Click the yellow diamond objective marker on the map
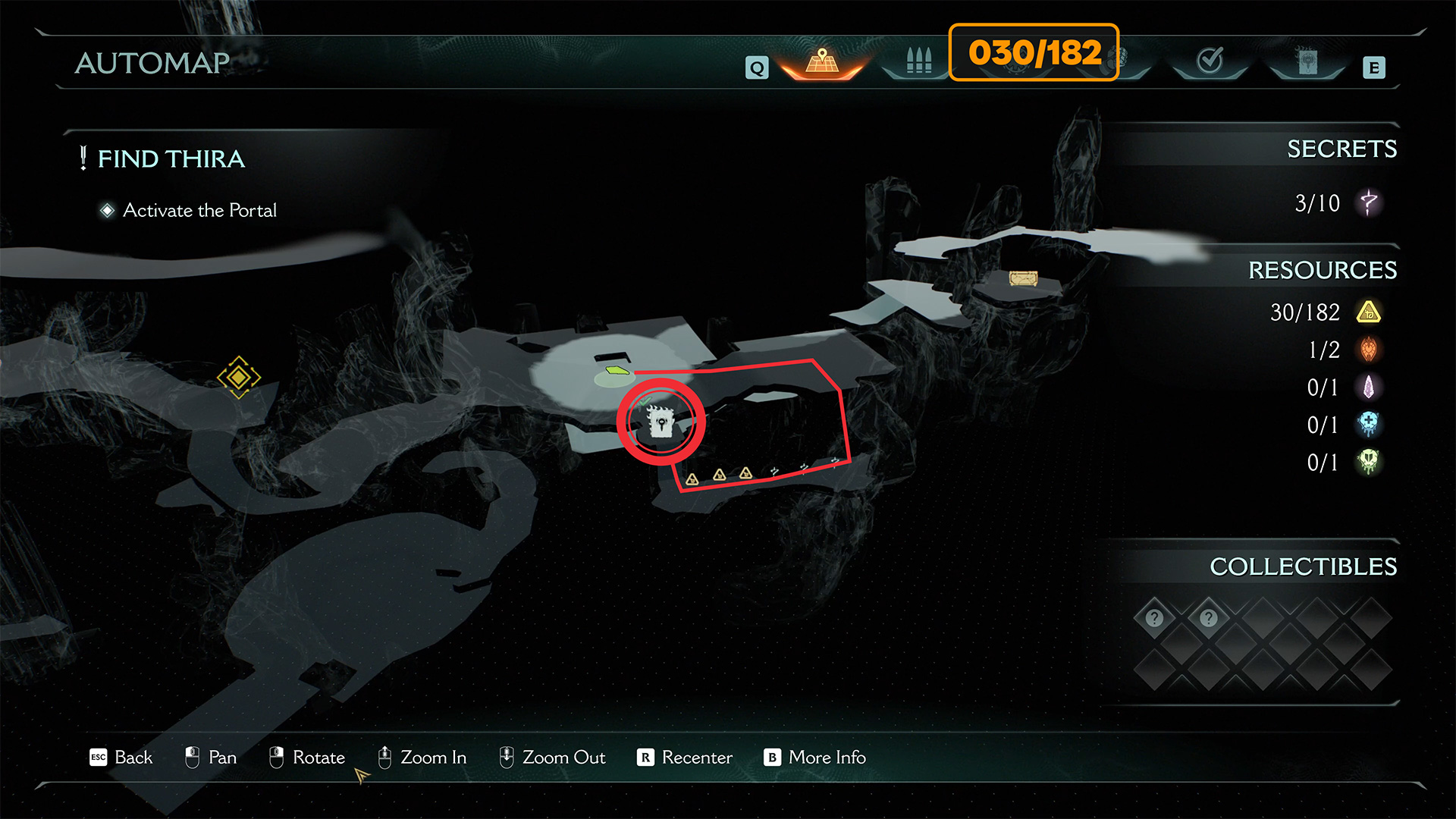This screenshot has height=819, width=1456. tap(239, 377)
